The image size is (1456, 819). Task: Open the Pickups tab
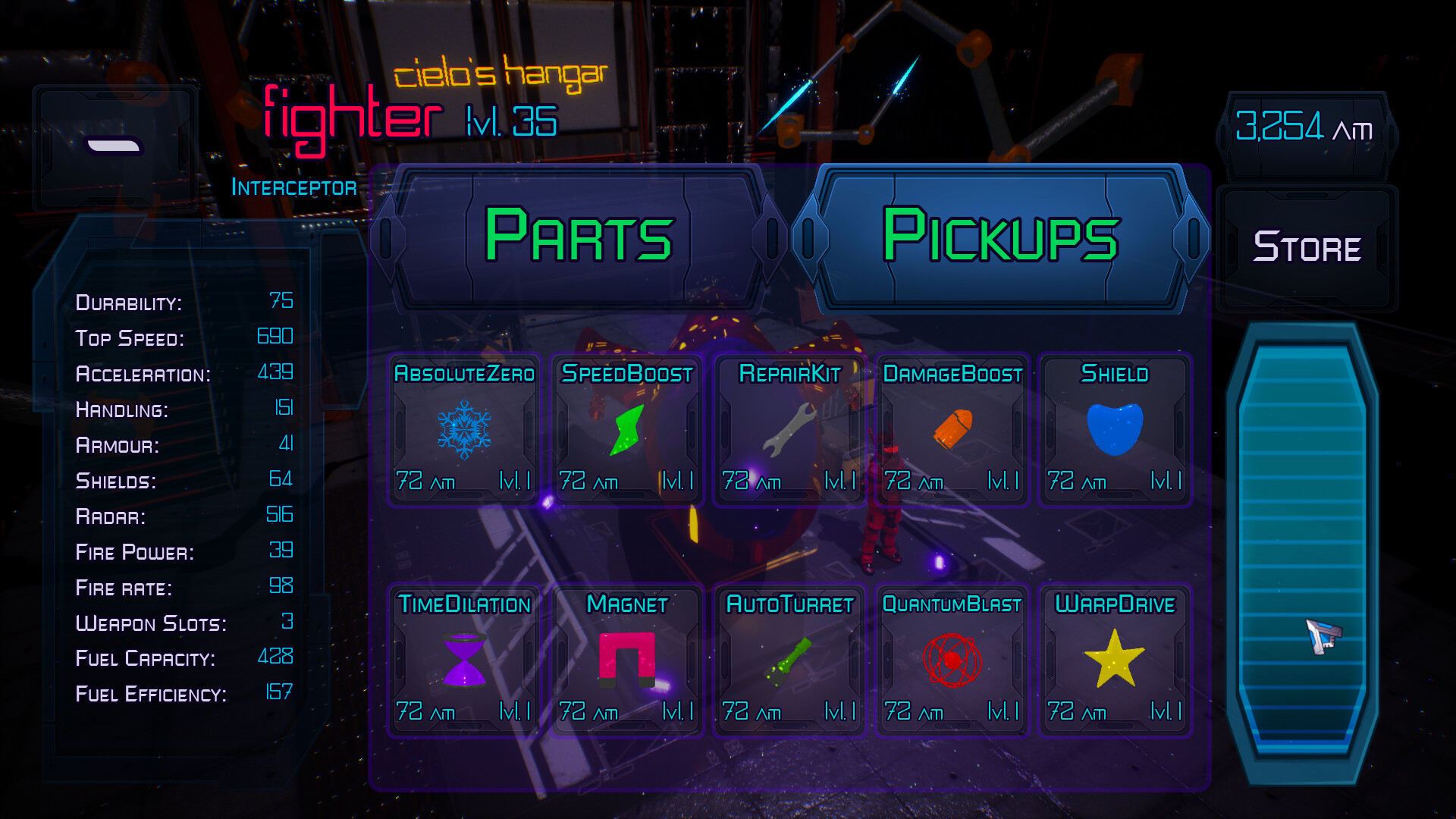coord(1001,237)
